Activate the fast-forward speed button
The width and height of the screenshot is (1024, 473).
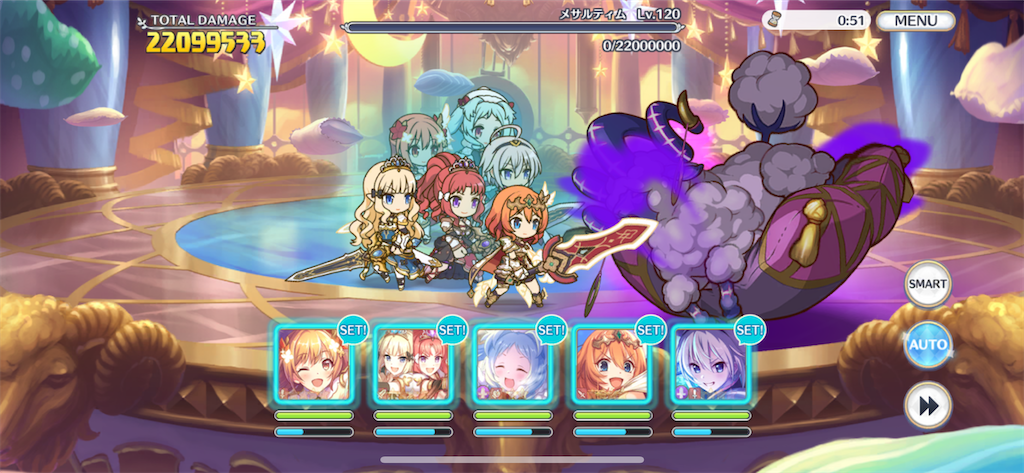pyautogui.click(x=927, y=405)
